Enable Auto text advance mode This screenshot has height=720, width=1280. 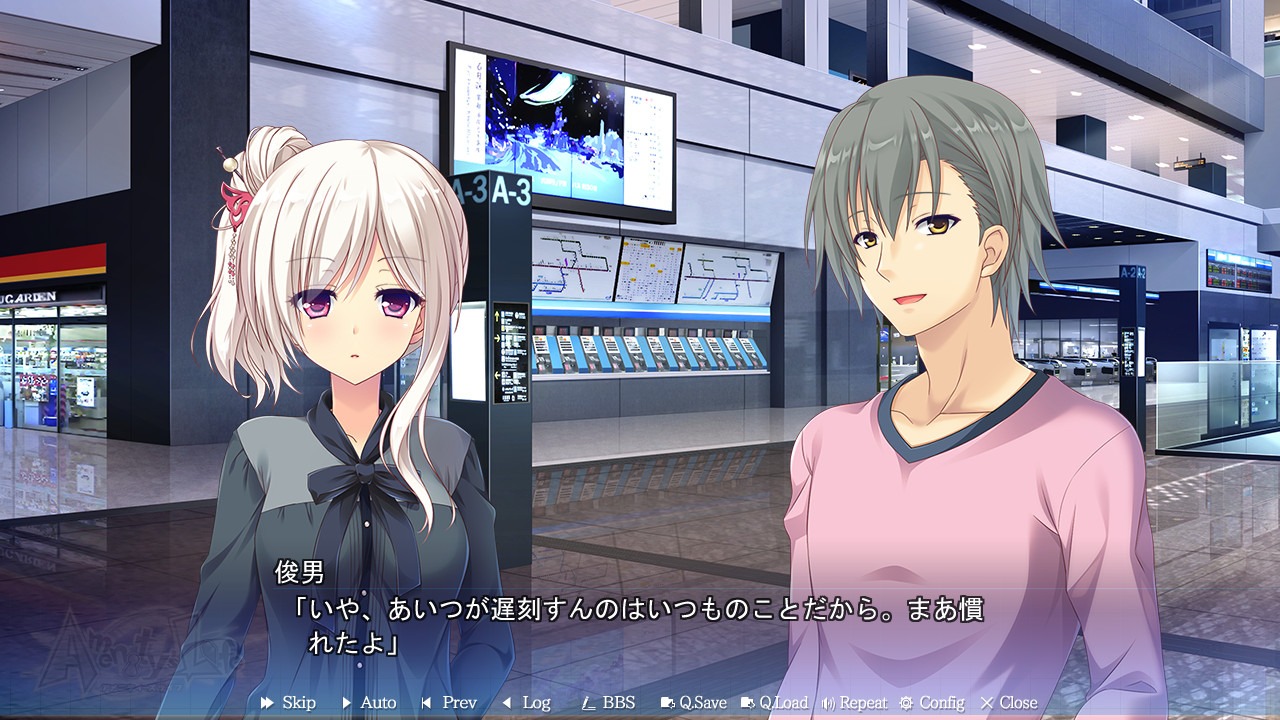(369, 703)
